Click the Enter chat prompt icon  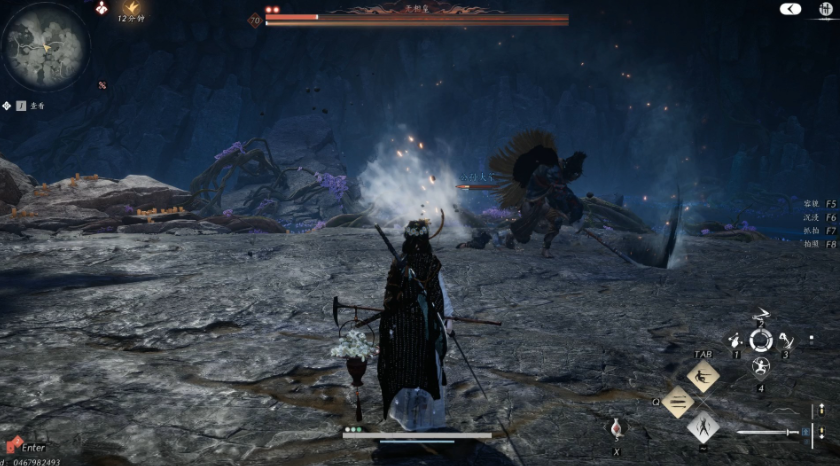(12, 446)
